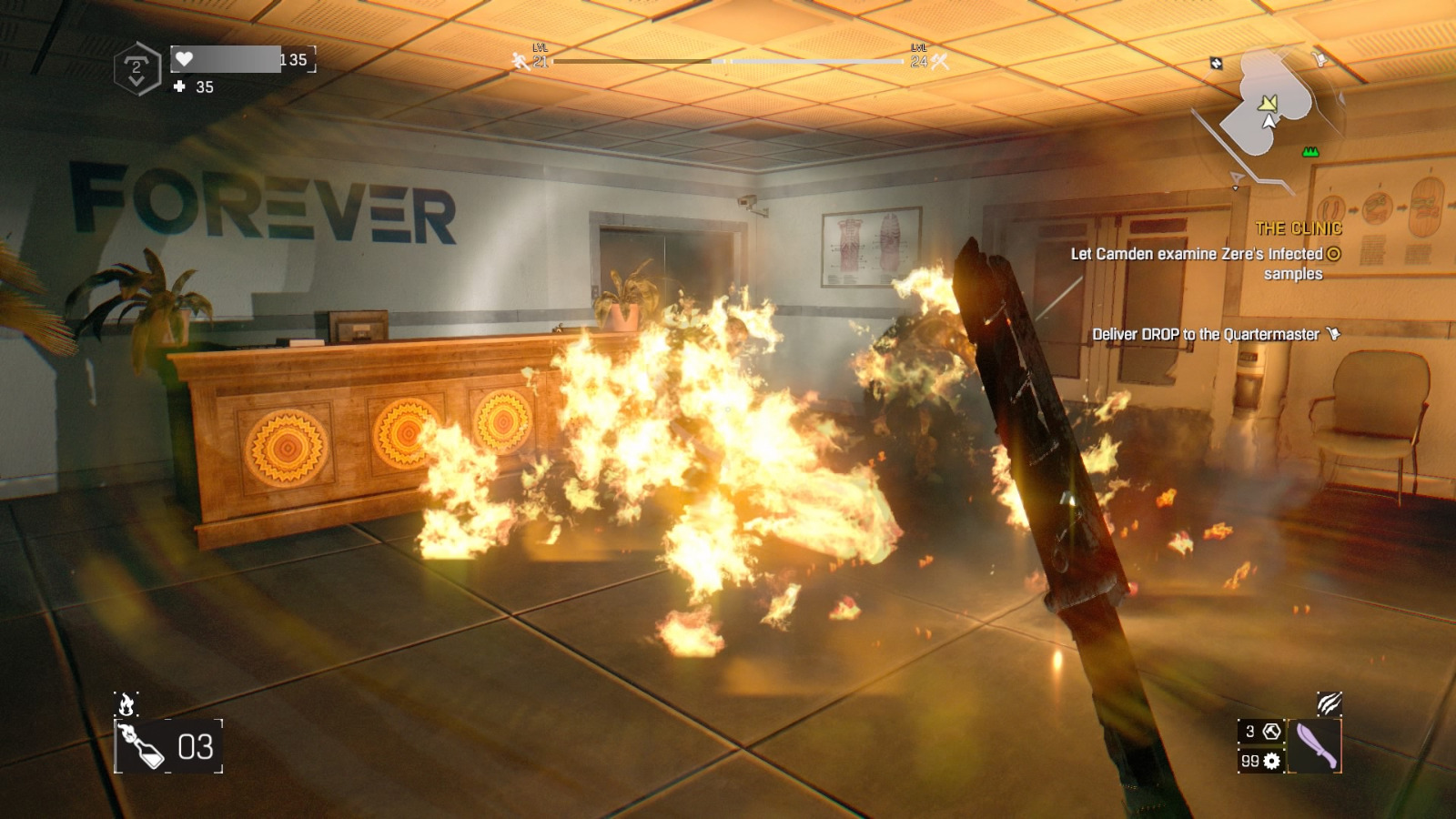Click the small white triangle below the minimap

1236,188
